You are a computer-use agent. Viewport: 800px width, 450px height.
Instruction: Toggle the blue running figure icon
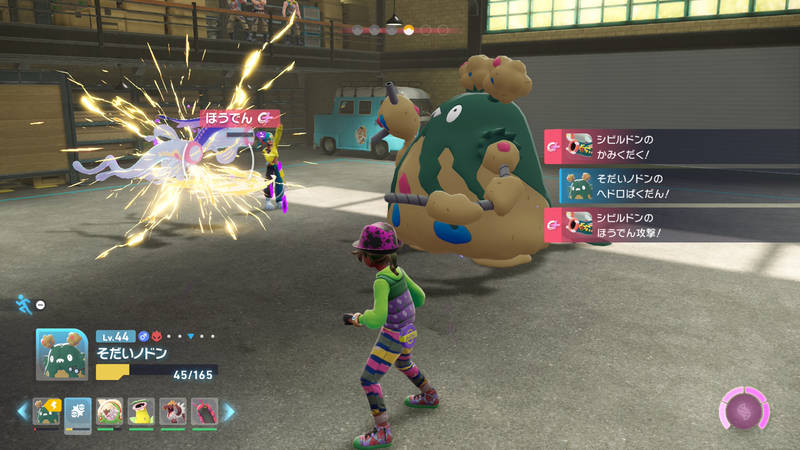pyautogui.click(x=22, y=302)
